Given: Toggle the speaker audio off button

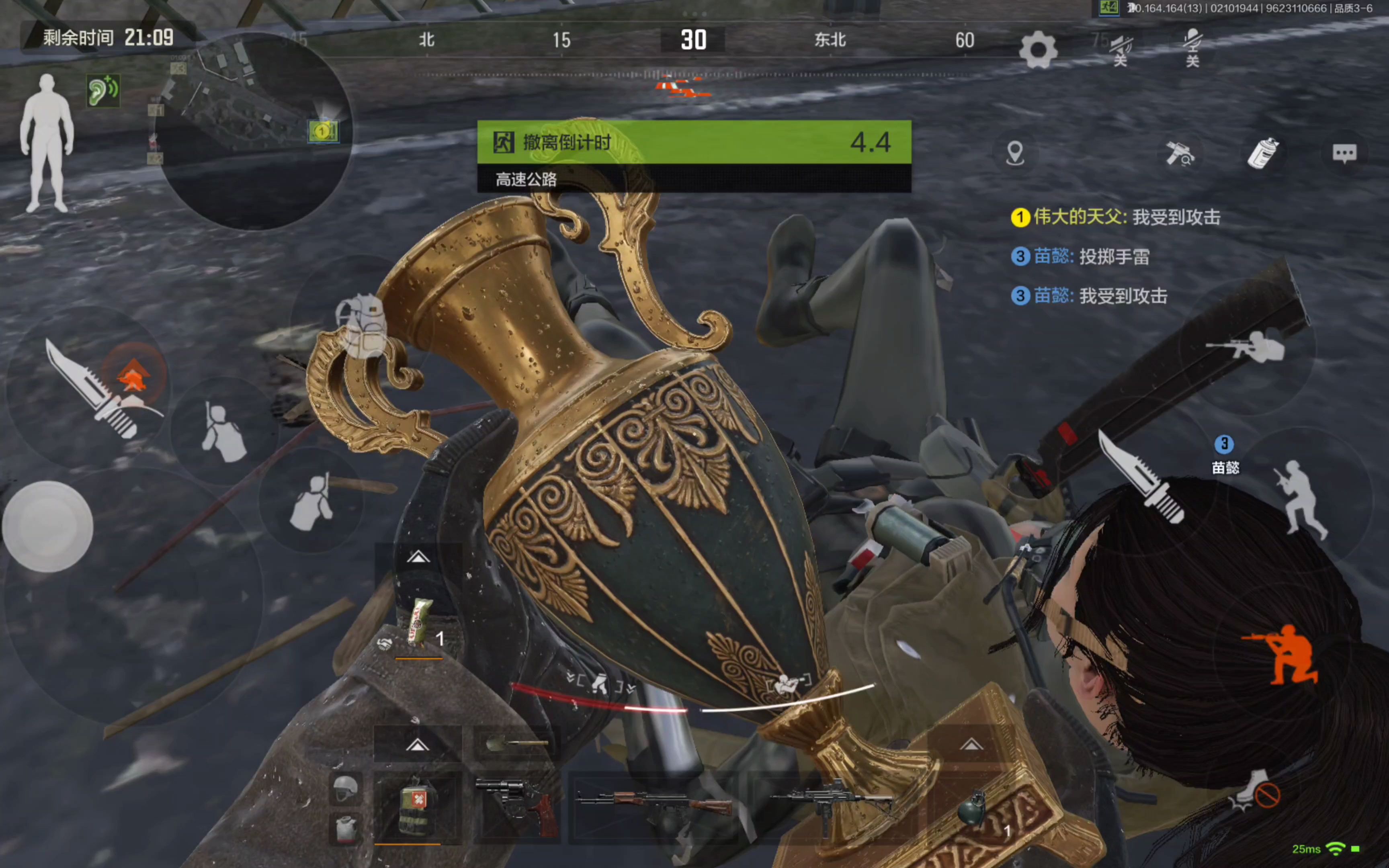Looking at the screenshot, I should (x=1121, y=49).
